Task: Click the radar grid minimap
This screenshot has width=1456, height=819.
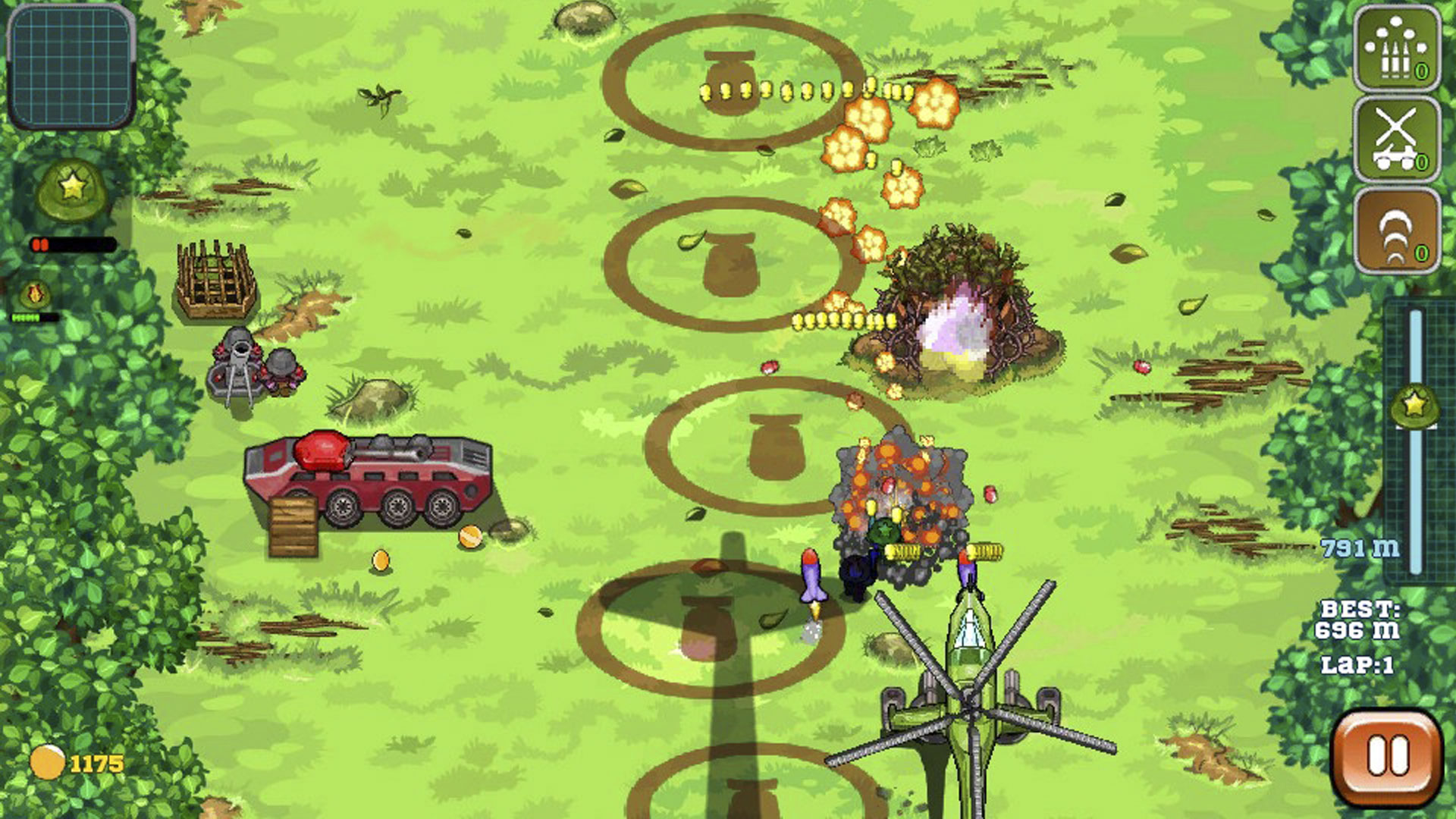Action: [x=71, y=66]
